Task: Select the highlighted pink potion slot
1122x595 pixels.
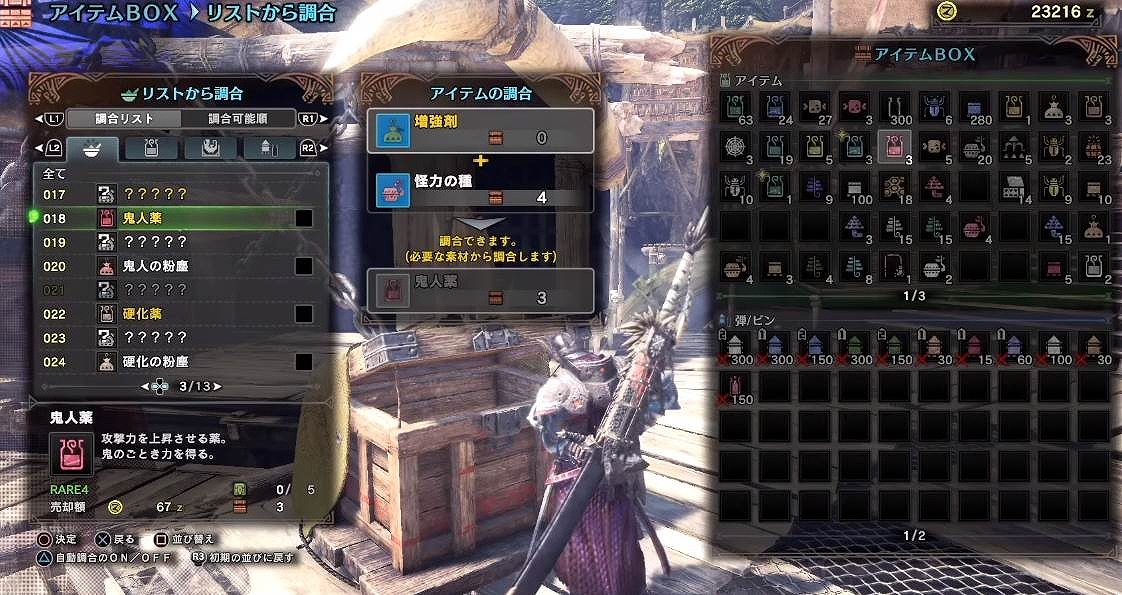Action: coord(894,147)
